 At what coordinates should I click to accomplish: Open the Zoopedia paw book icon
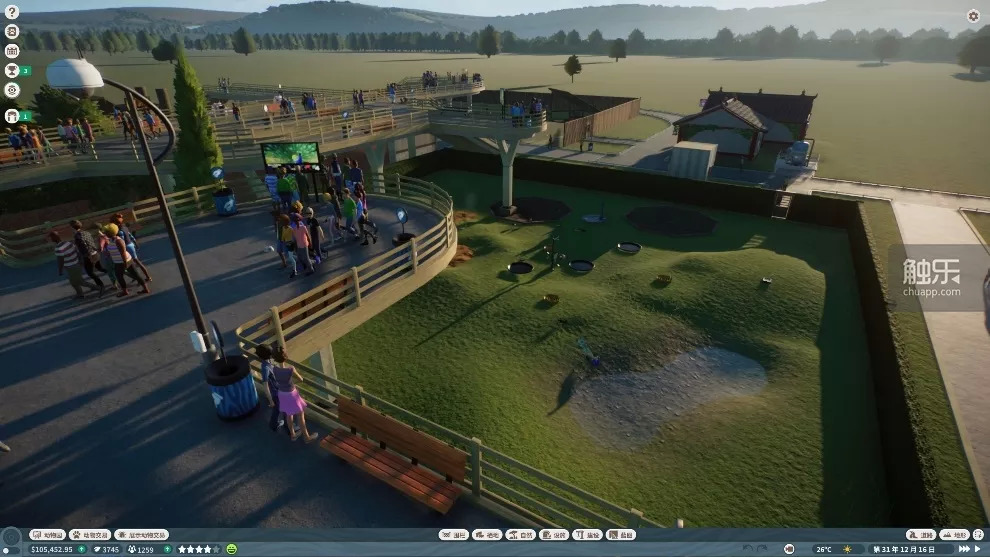click(x=12, y=31)
